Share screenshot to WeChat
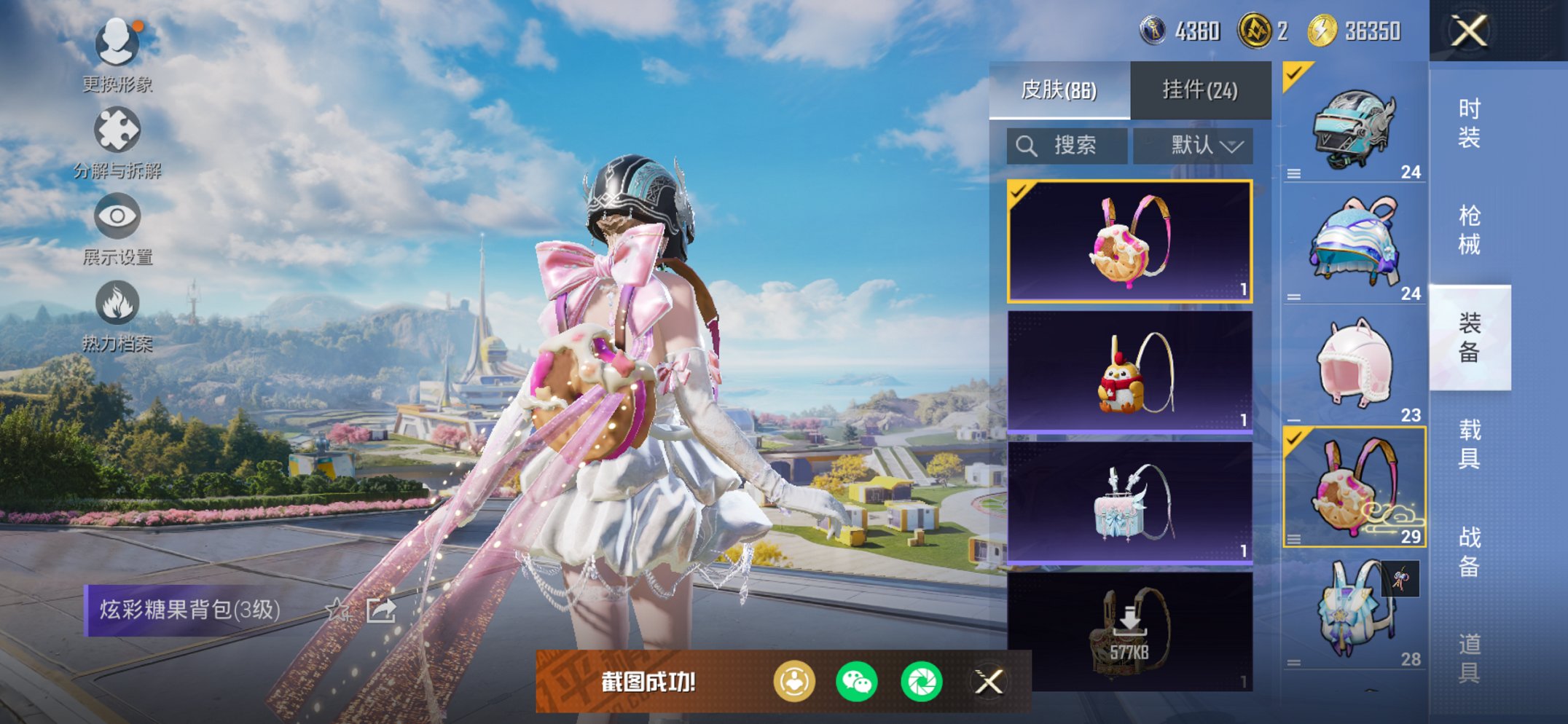Image resolution: width=1568 pixels, height=724 pixels. (857, 682)
